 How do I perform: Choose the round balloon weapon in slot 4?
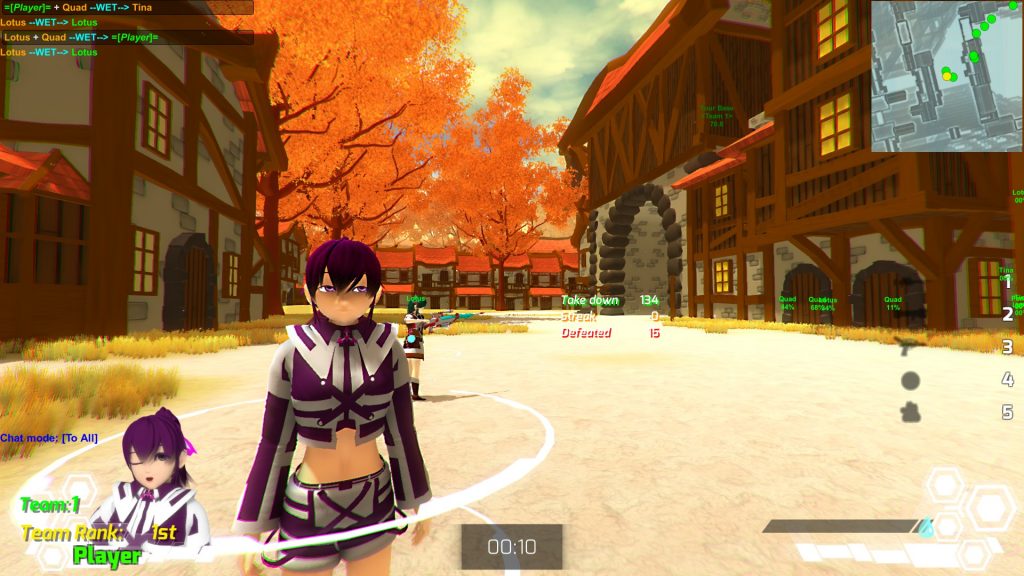[x=911, y=380]
